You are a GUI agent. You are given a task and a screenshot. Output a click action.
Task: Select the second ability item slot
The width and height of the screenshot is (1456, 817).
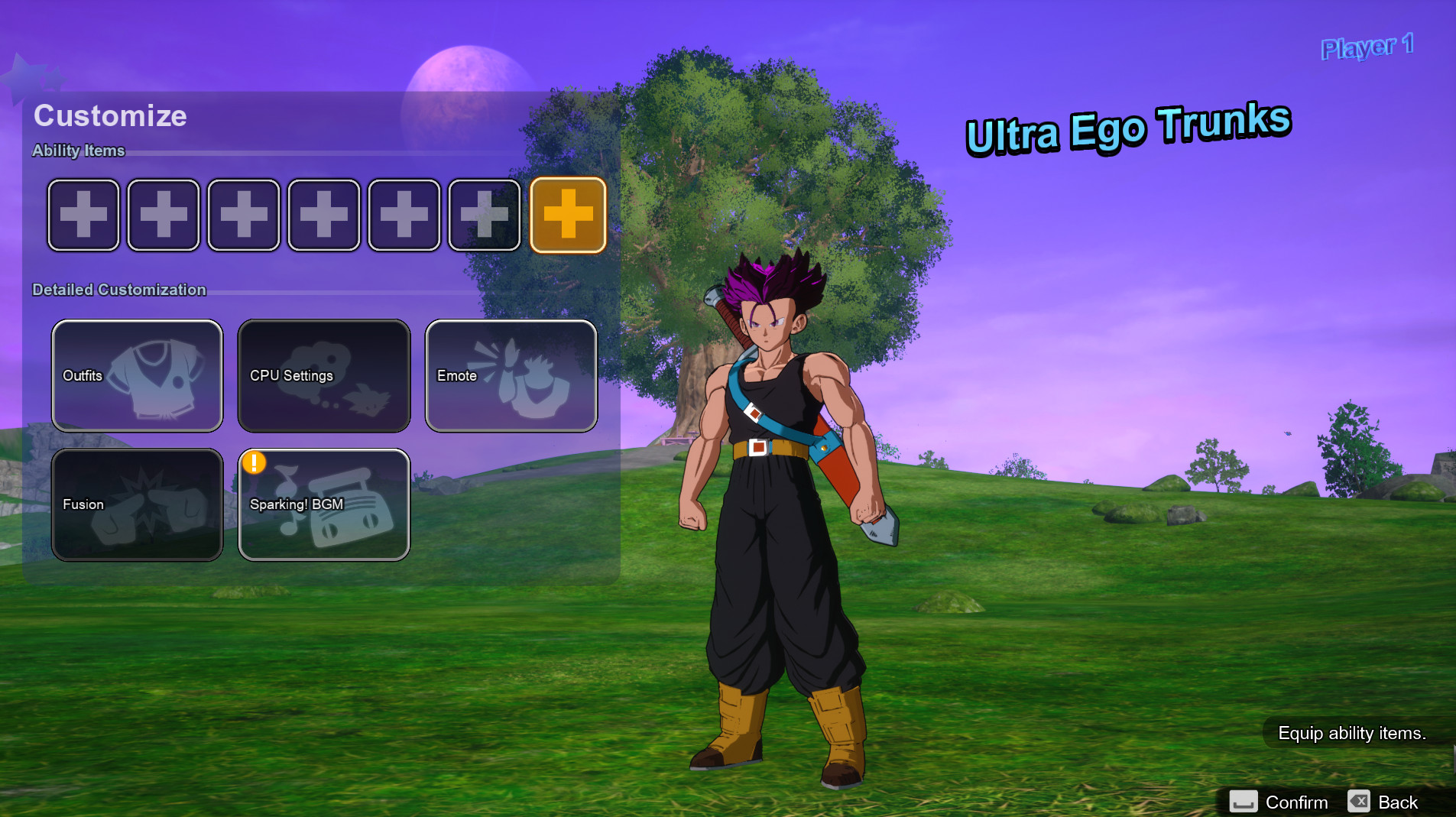pos(164,215)
